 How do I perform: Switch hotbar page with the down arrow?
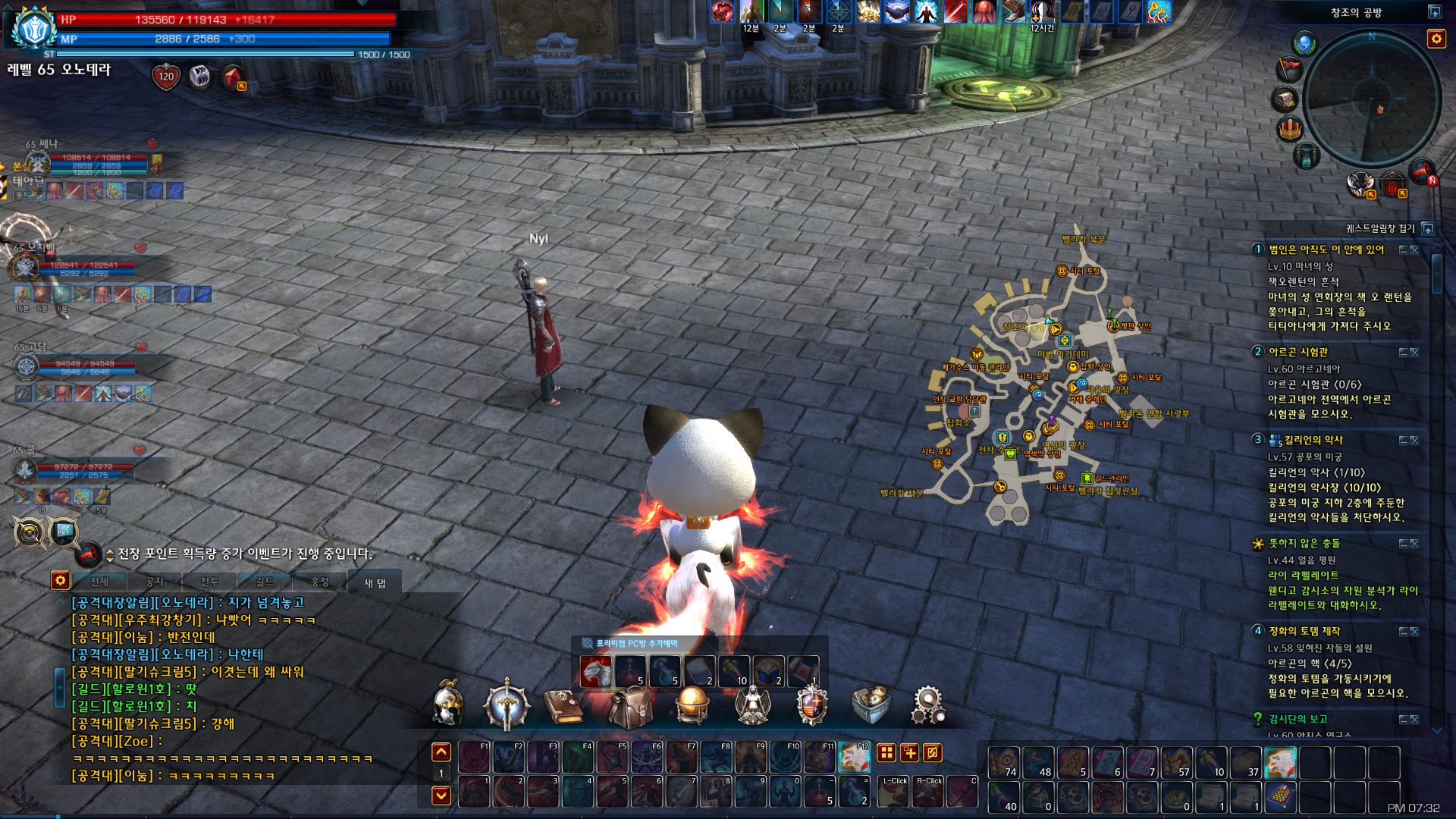coord(441,795)
